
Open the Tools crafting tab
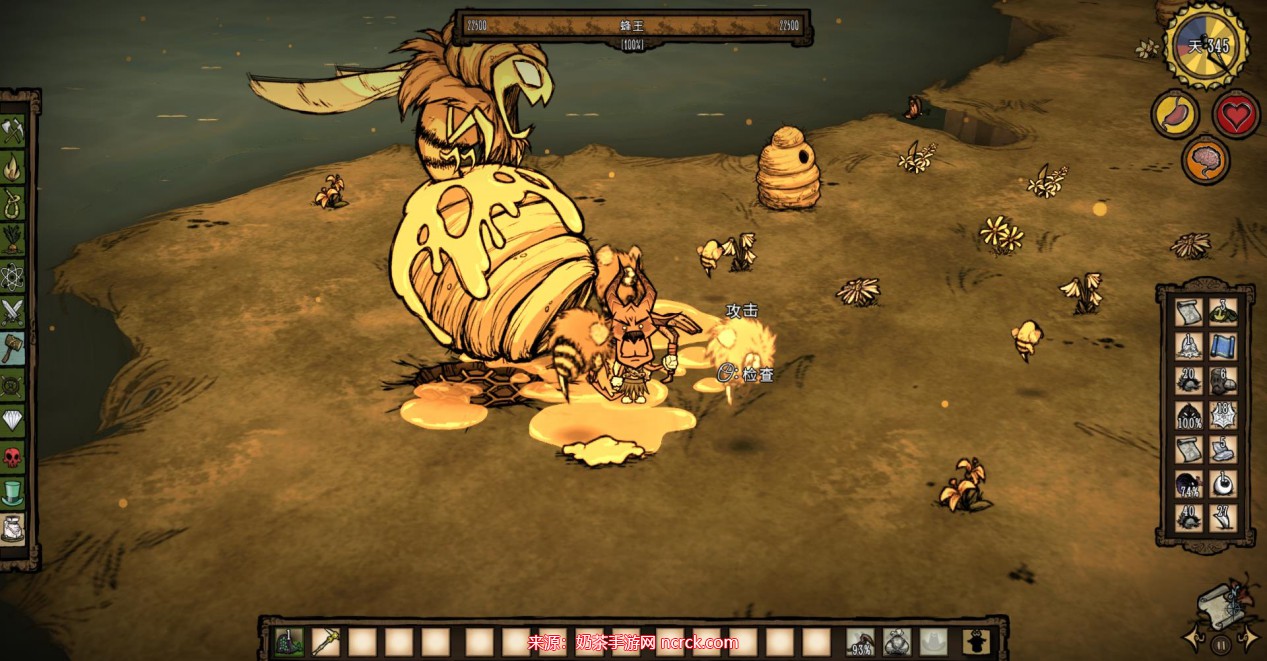pos(13,130)
